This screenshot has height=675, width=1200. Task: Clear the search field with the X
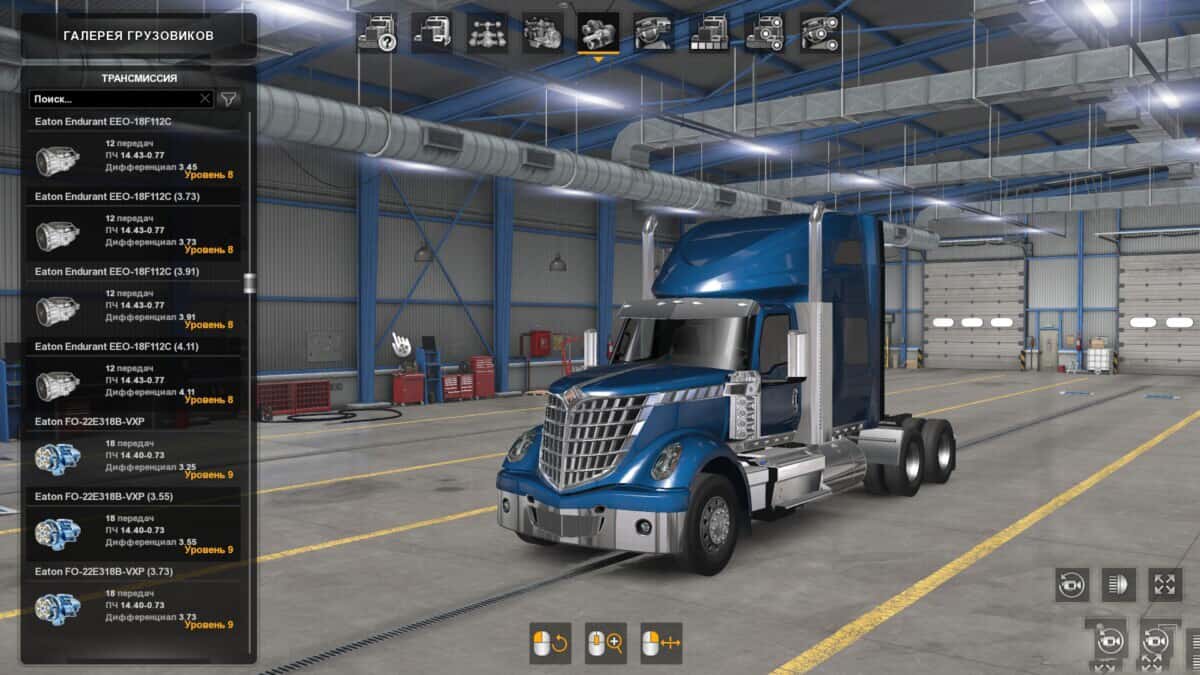[x=205, y=99]
